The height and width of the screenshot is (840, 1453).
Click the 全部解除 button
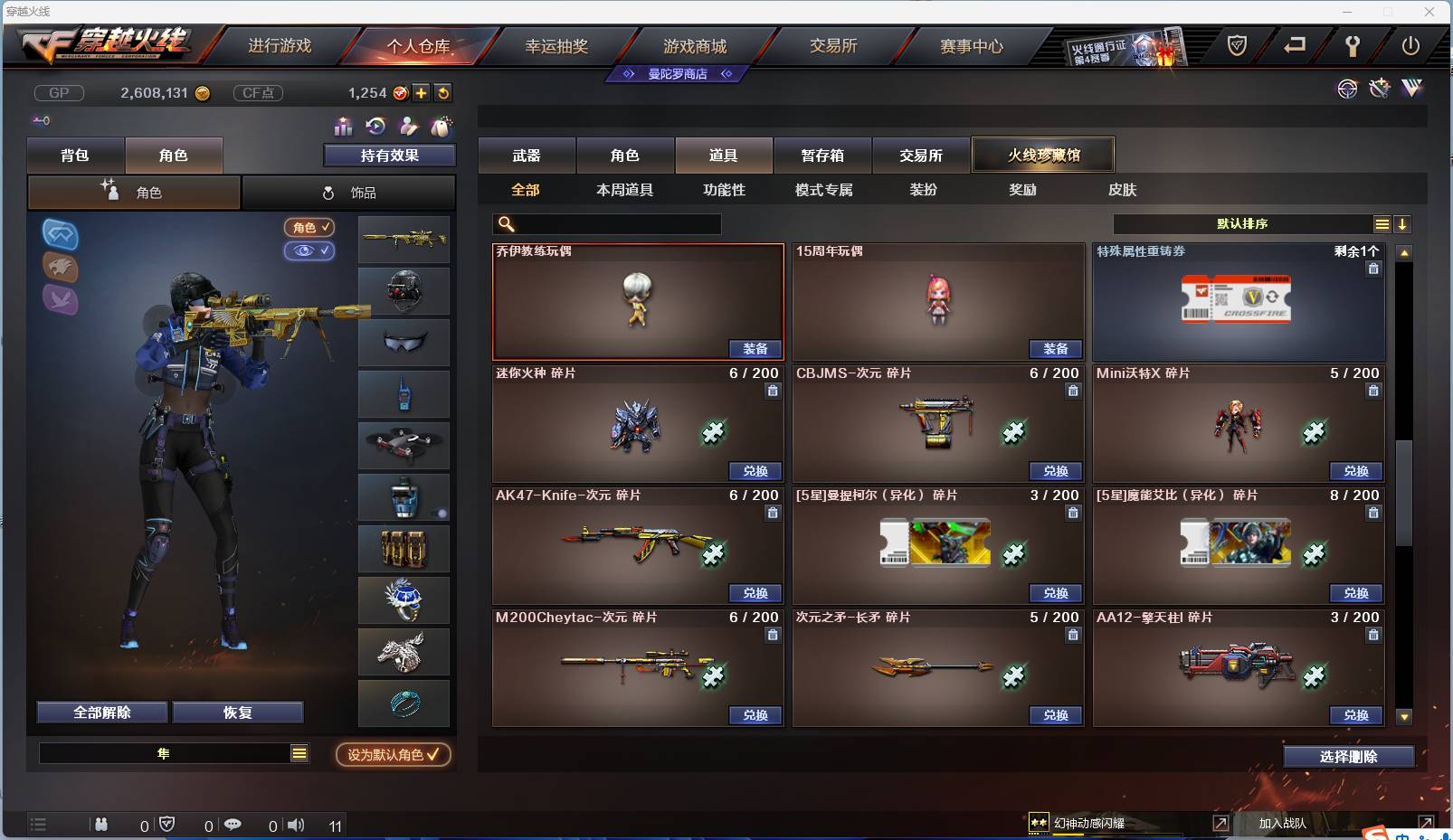[x=101, y=712]
